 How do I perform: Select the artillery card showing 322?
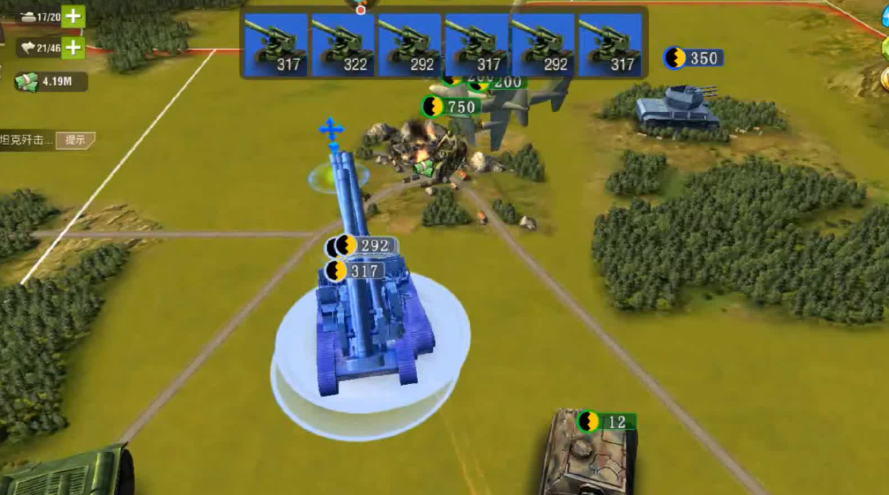pyautogui.click(x=342, y=45)
